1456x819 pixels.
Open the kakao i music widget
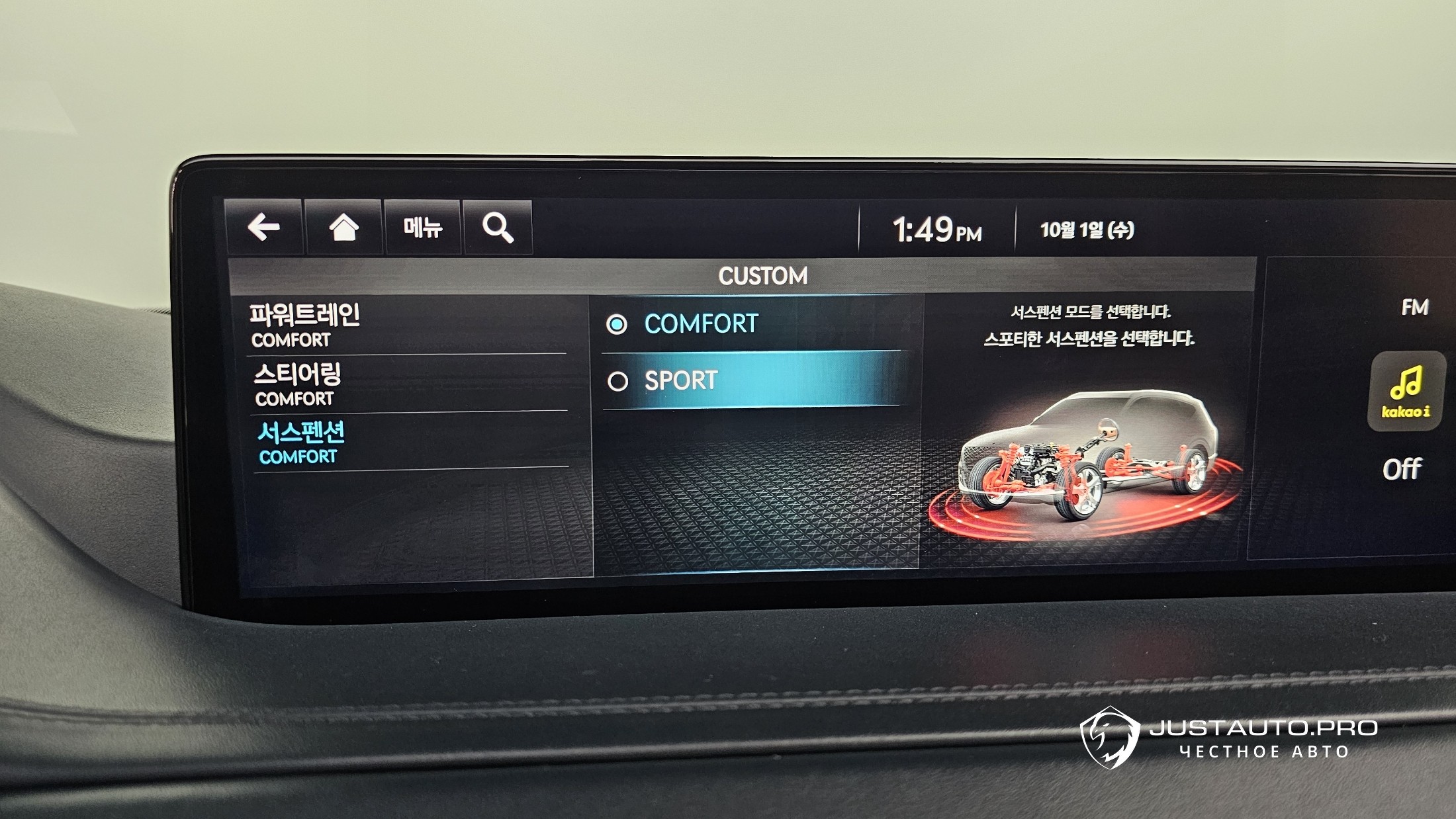pyautogui.click(x=1406, y=391)
